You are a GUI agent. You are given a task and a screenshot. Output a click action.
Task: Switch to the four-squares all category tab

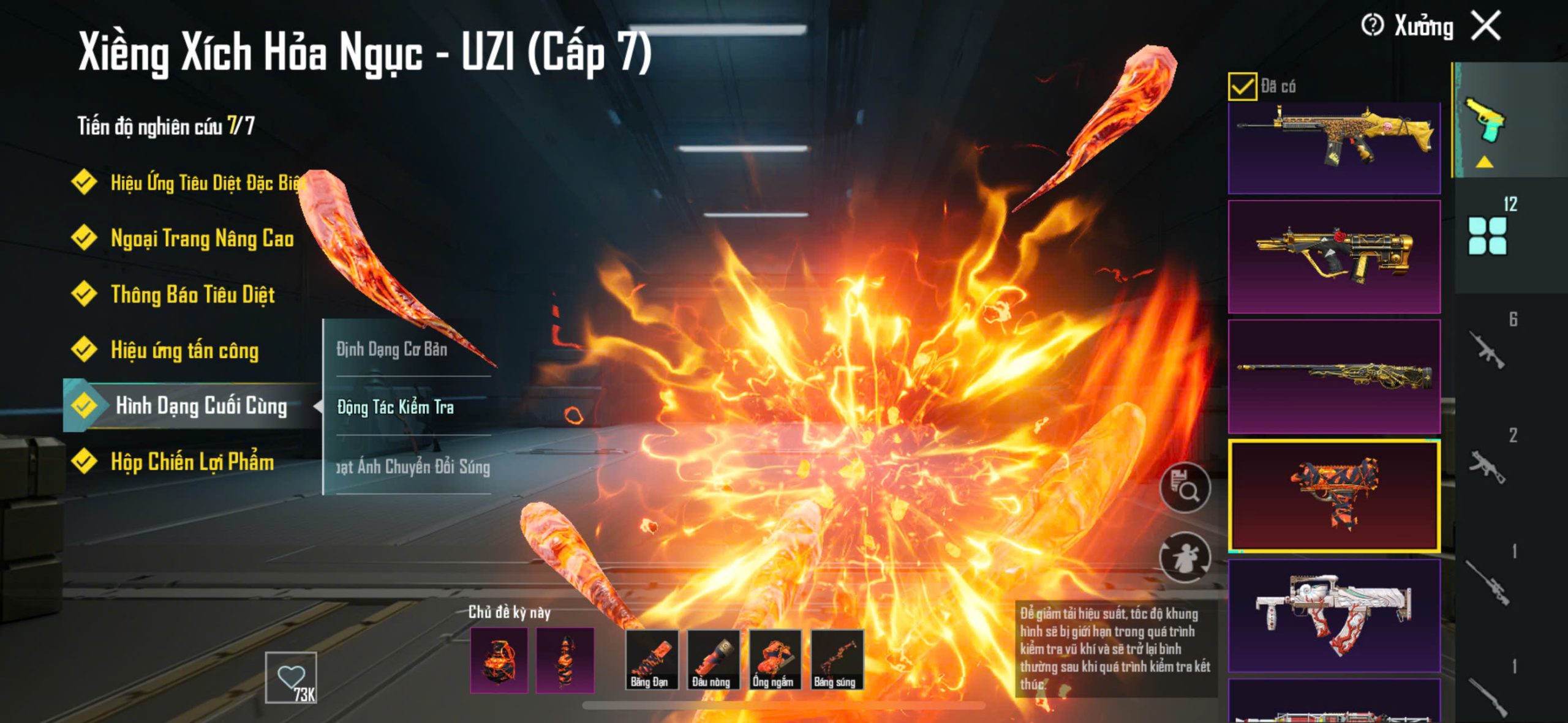1487,236
